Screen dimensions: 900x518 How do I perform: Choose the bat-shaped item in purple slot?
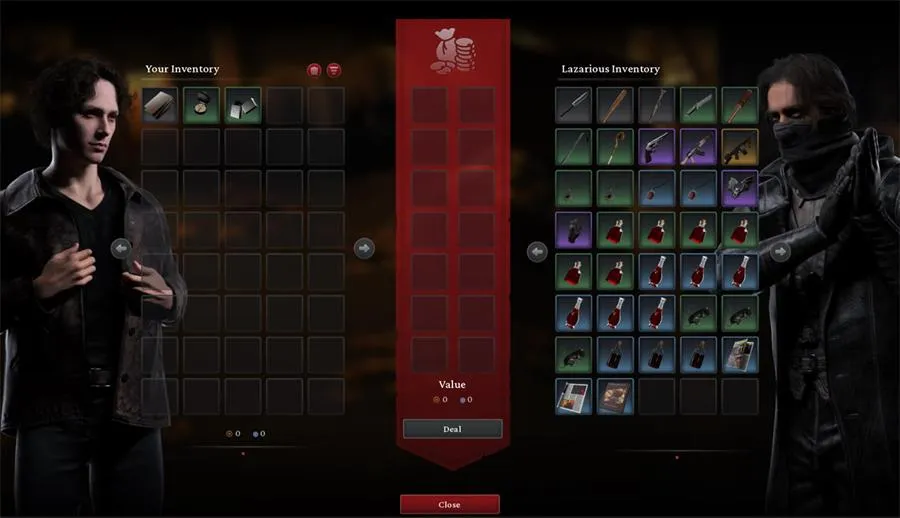[x=740, y=187]
